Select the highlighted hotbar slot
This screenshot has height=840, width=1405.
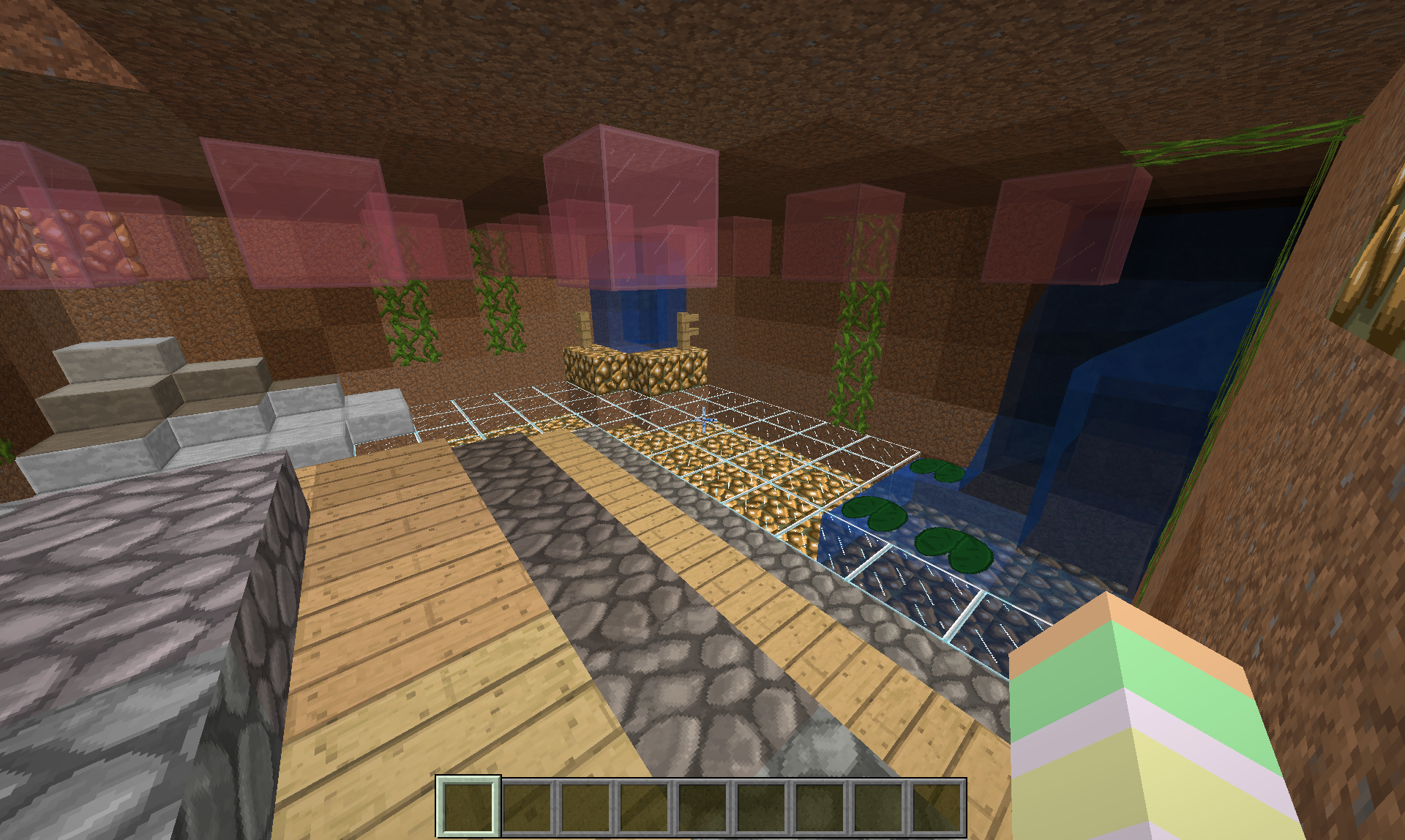468,806
